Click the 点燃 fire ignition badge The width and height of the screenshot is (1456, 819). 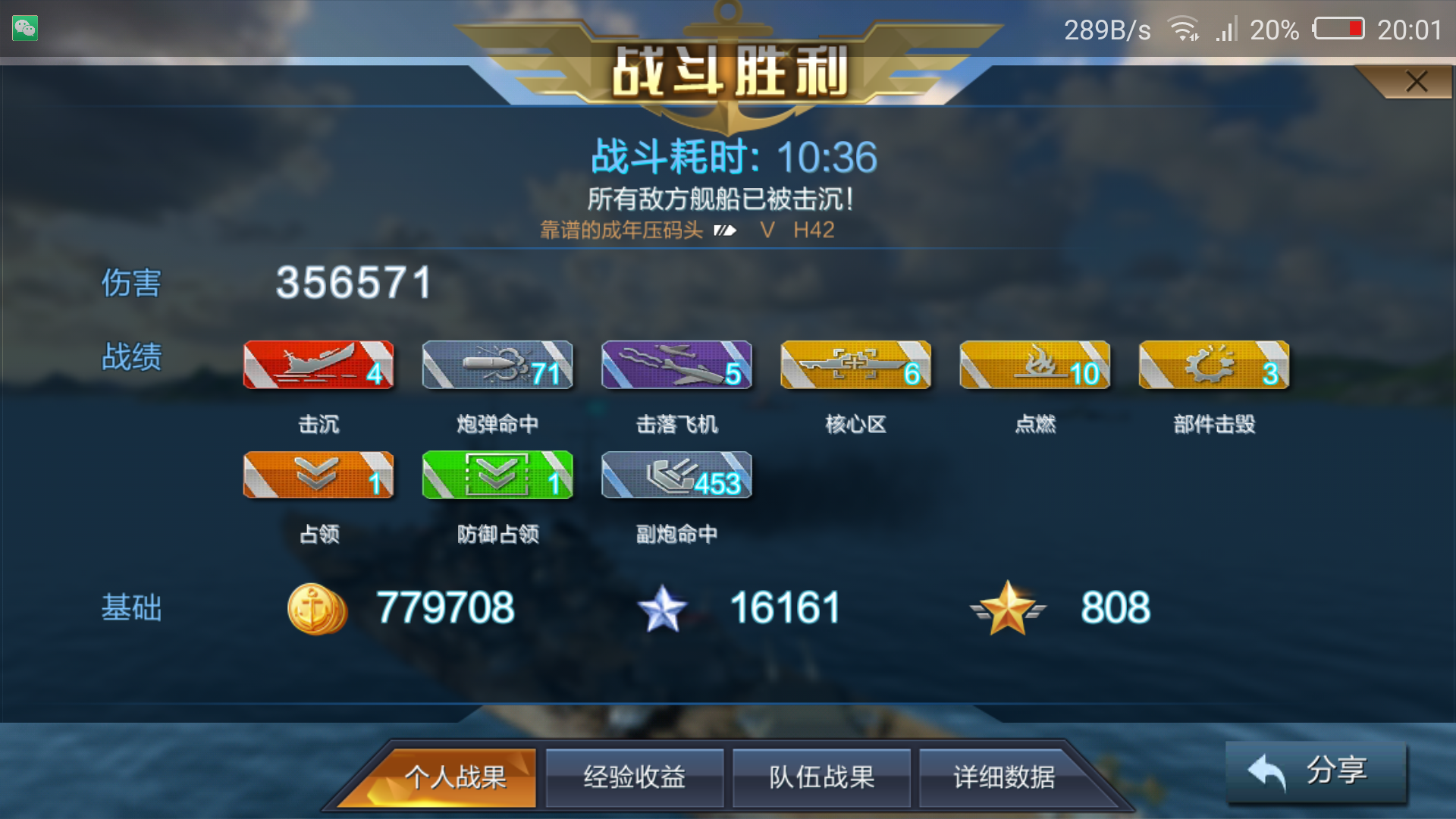(1034, 365)
